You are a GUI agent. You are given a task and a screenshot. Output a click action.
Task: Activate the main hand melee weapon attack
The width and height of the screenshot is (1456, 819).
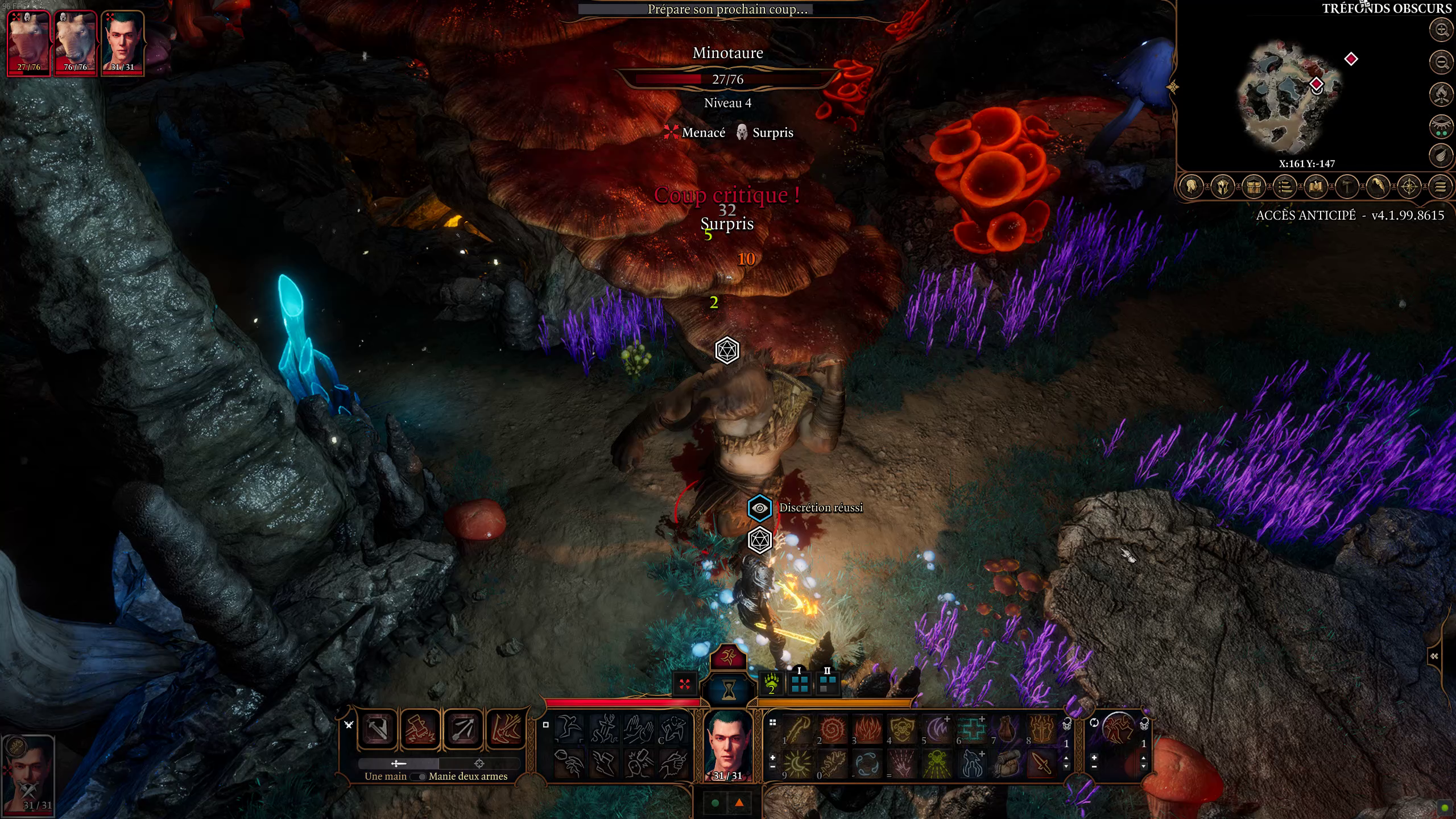click(x=378, y=729)
